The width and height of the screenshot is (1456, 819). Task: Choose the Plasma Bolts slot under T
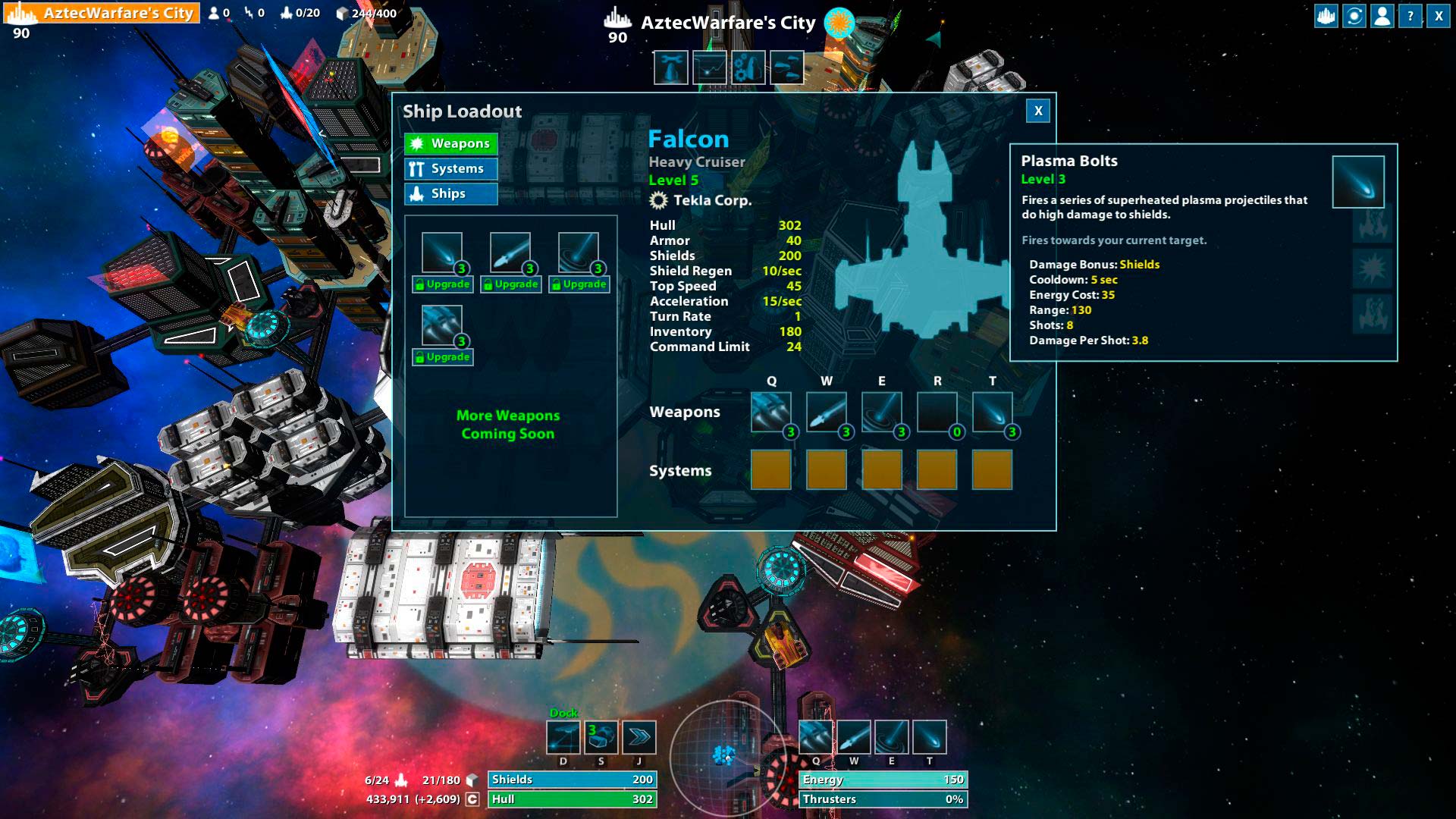point(992,412)
